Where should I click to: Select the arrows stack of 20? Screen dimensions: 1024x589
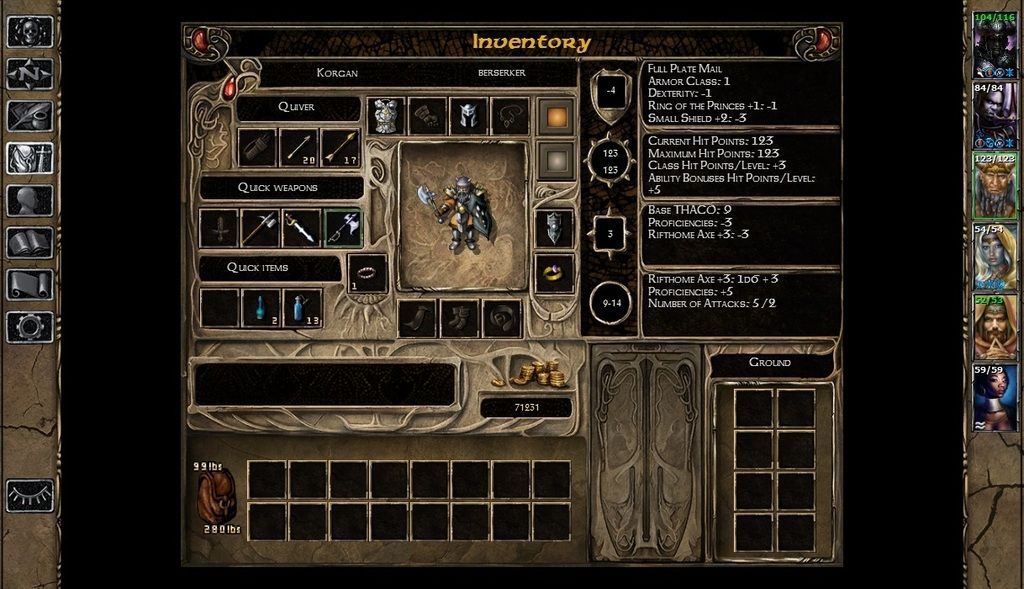click(299, 148)
